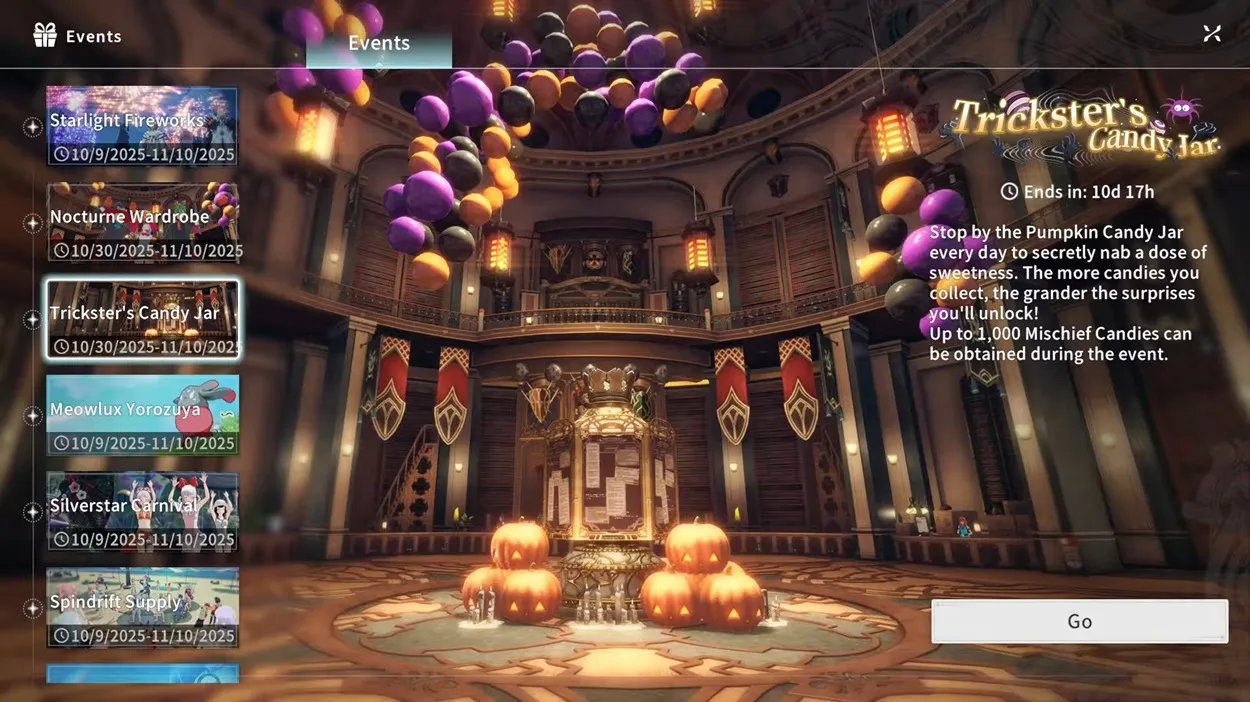
Task: Open the Silverstar Carnival event
Action: [142, 511]
